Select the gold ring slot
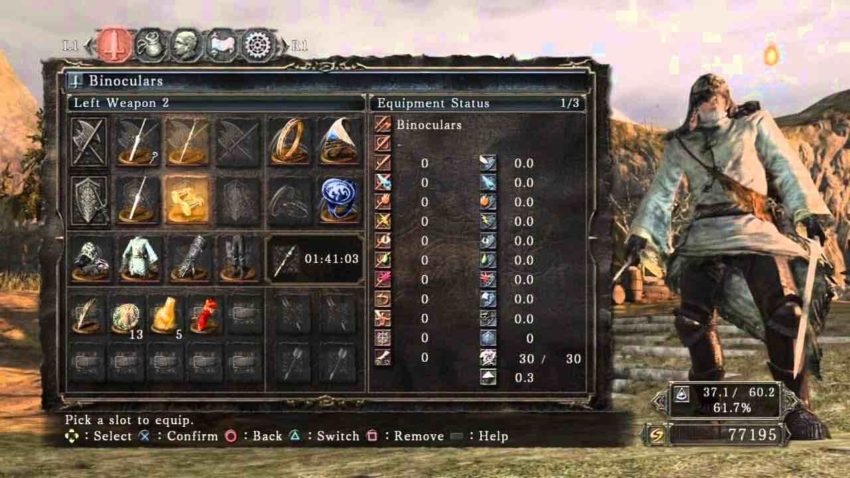 click(288, 142)
